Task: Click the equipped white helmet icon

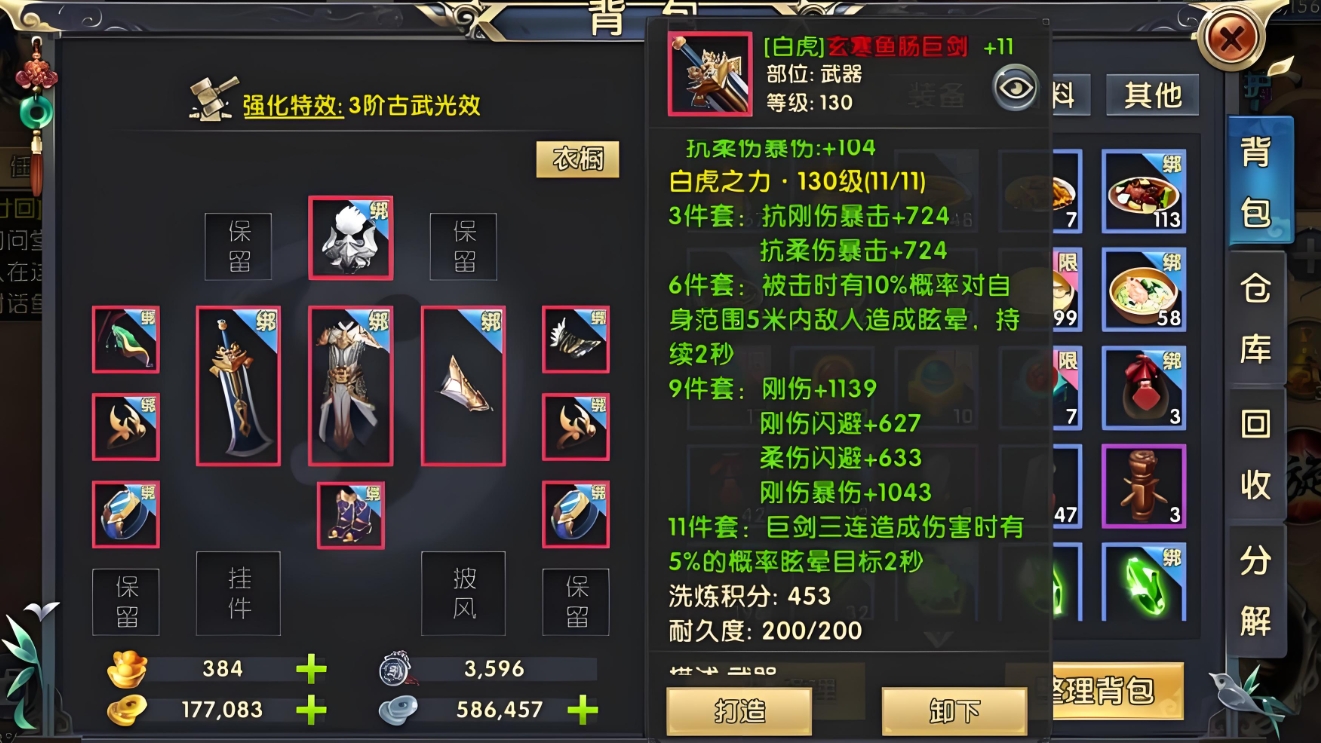Action: point(349,238)
